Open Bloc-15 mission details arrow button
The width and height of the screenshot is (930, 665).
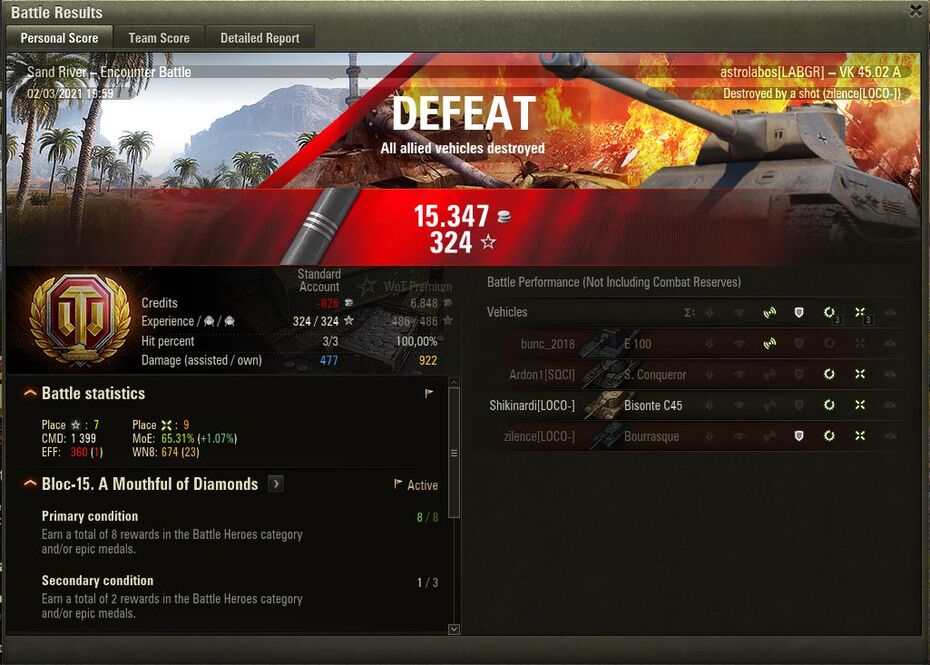(276, 484)
